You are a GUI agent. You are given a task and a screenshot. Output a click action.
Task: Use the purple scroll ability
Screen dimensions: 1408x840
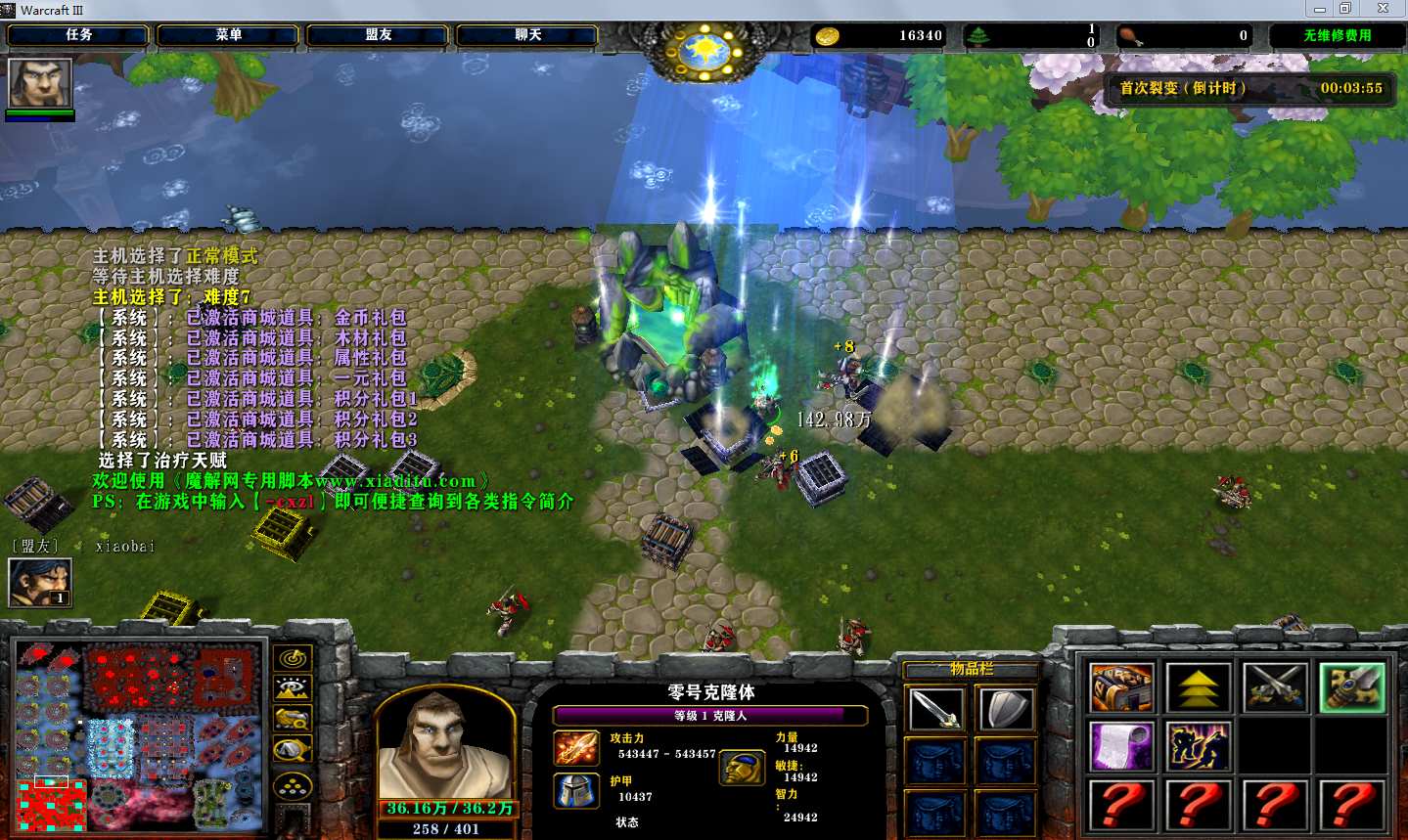[1121, 745]
